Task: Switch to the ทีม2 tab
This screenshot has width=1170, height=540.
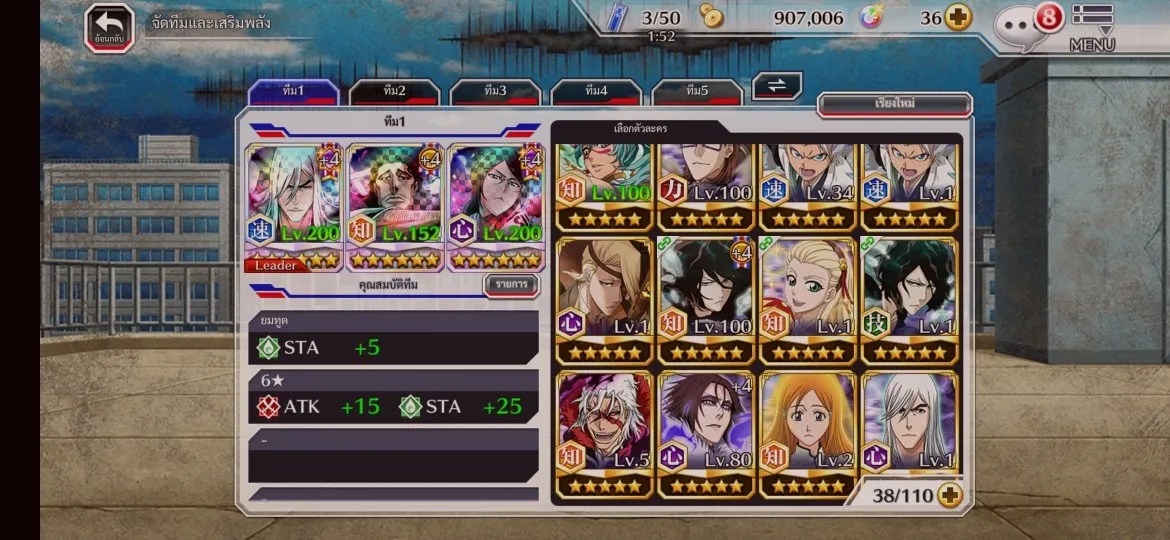Action: (x=394, y=92)
